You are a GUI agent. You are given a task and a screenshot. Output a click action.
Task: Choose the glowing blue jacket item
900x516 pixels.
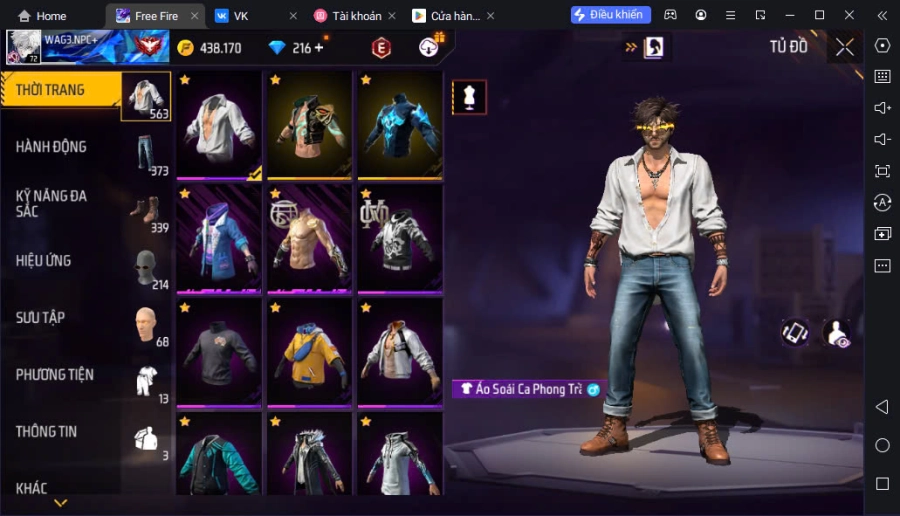click(400, 125)
